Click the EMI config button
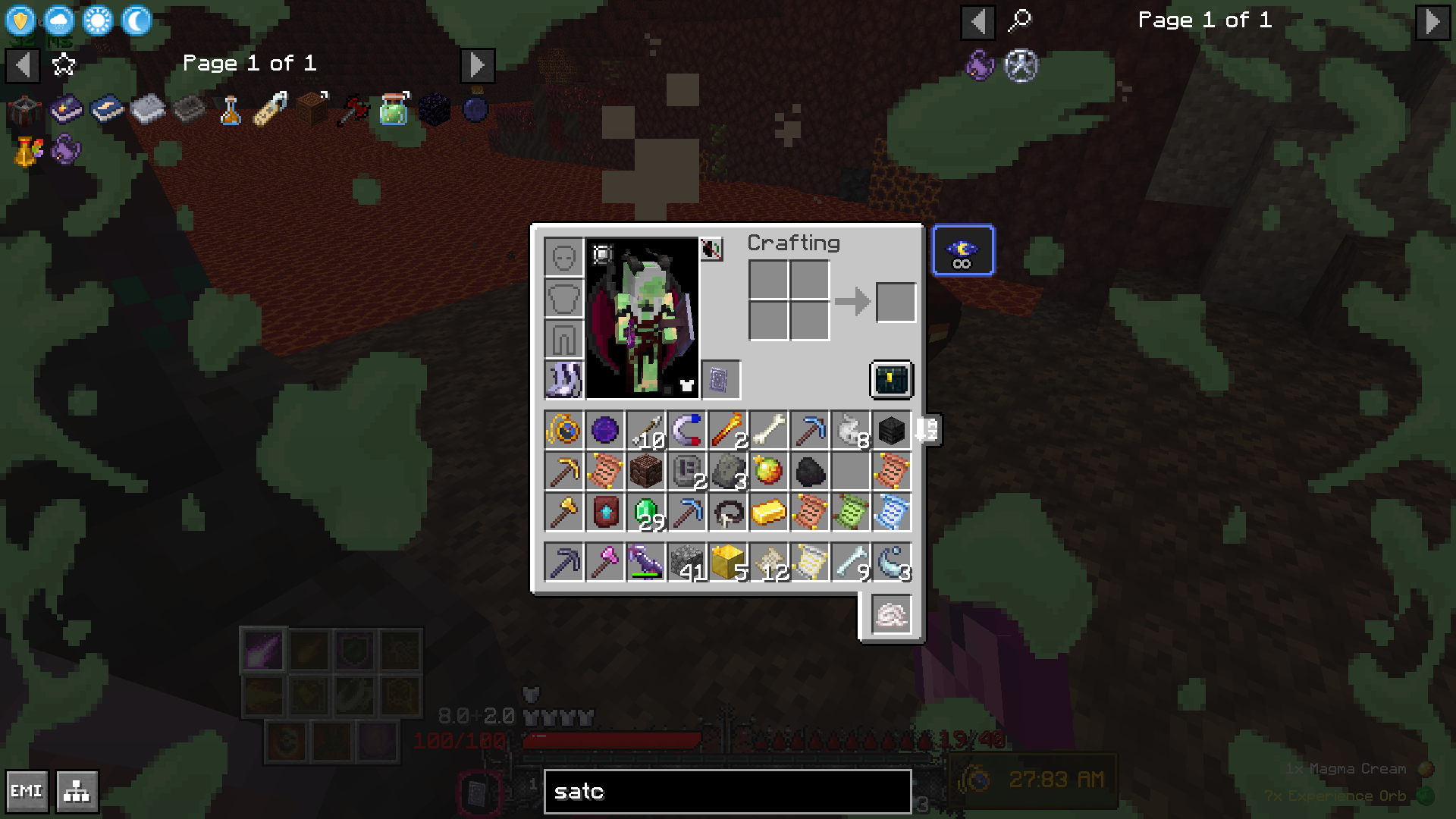 click(x=27, y=792)
